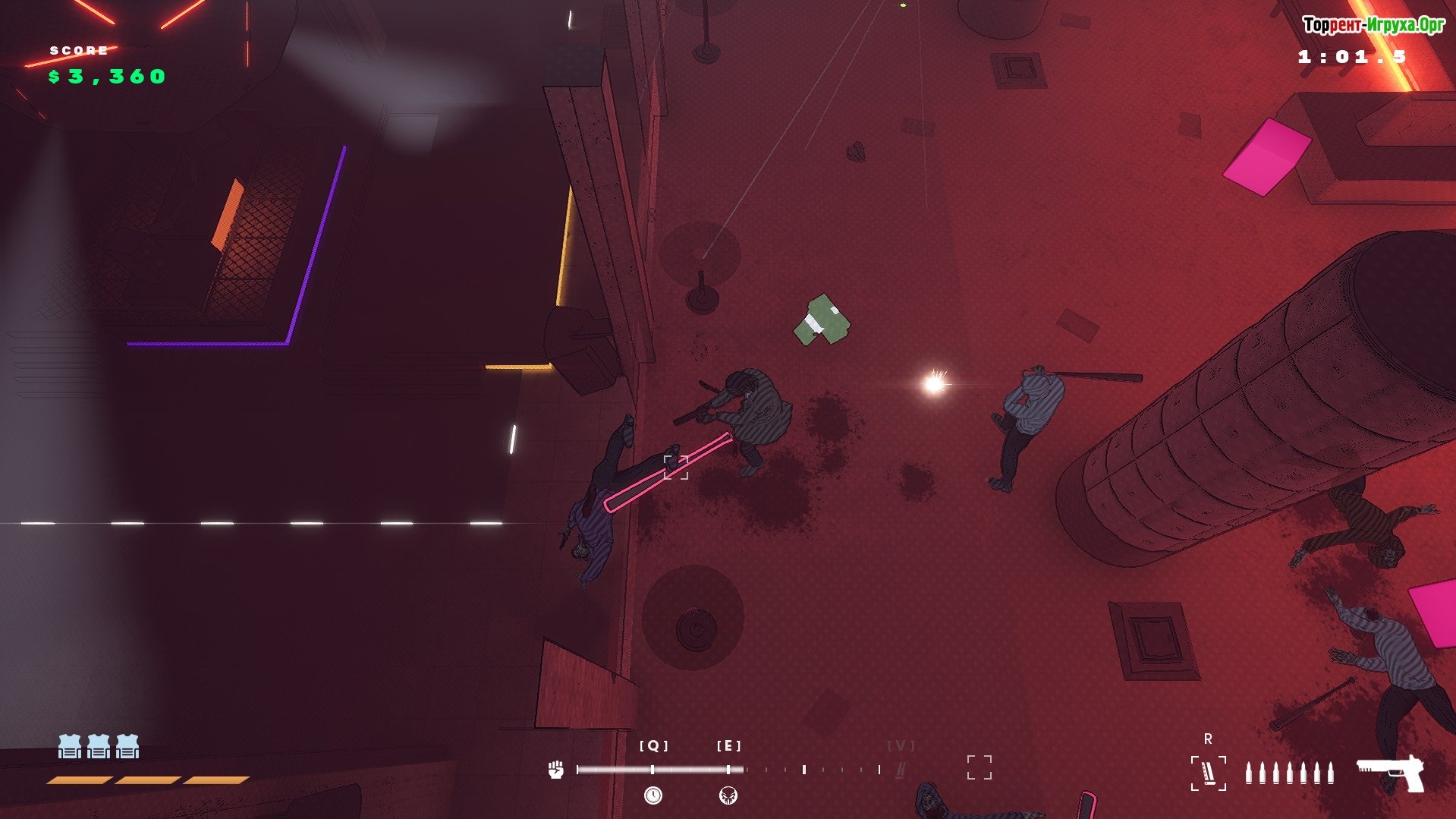This screenshot has width=1456, height=819.
Task: Activate the clock slow-time ability
Action: 653,795
